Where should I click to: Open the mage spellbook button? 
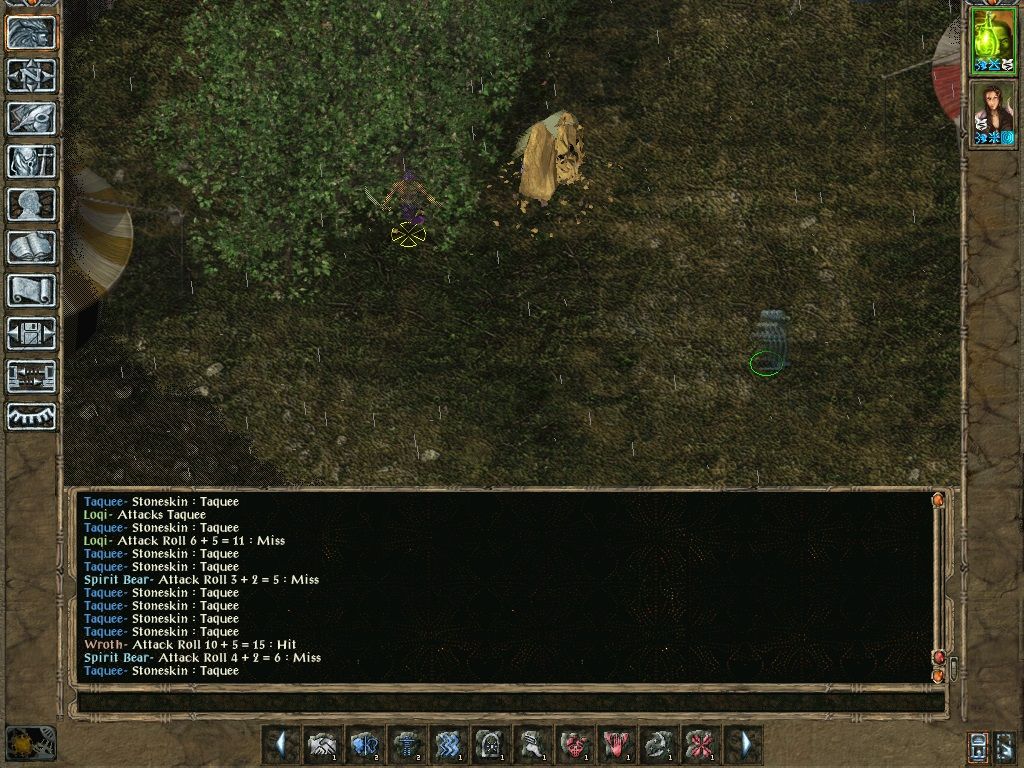point(31,247)
